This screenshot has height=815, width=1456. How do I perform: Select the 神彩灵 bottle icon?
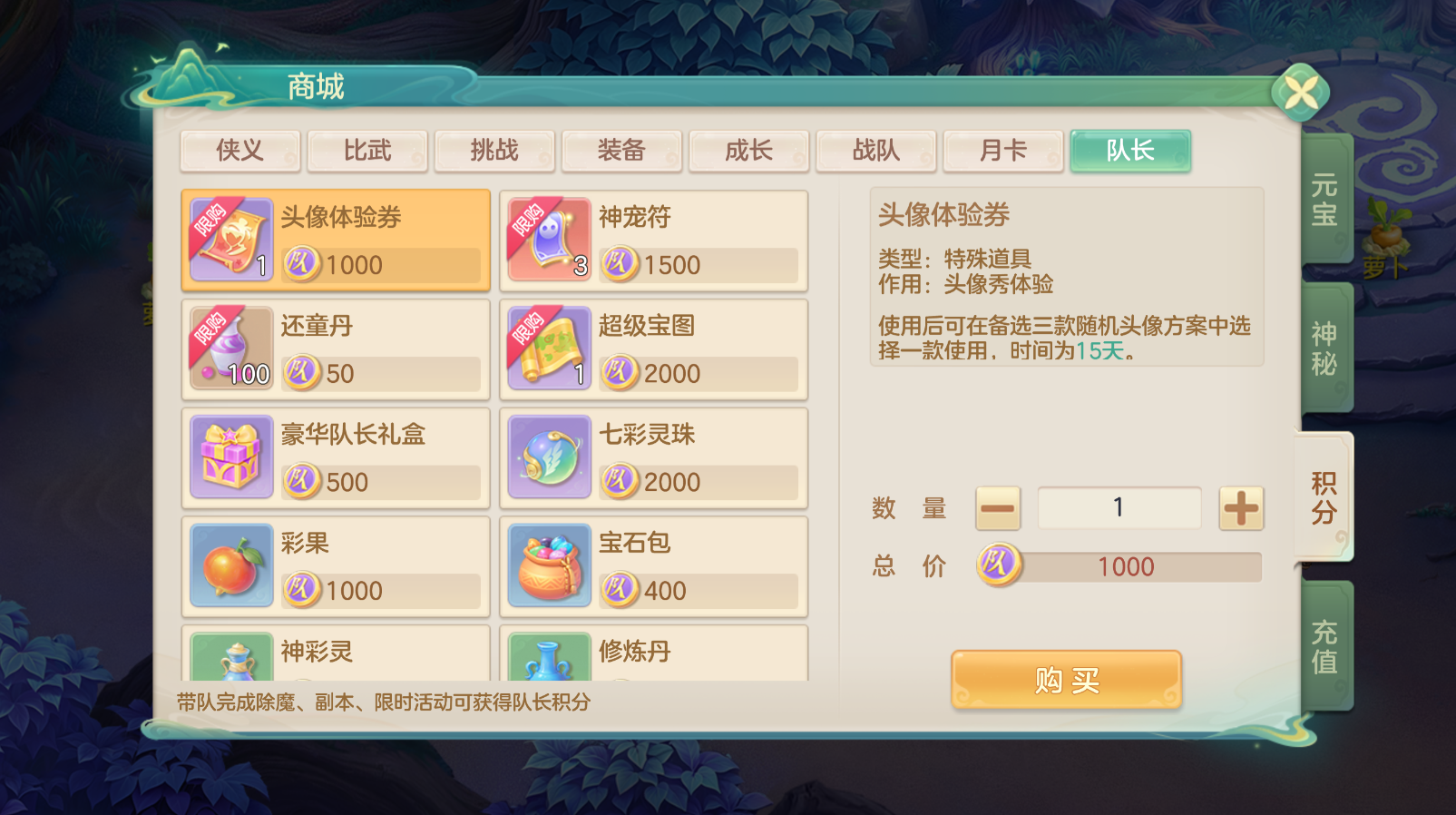230,663
